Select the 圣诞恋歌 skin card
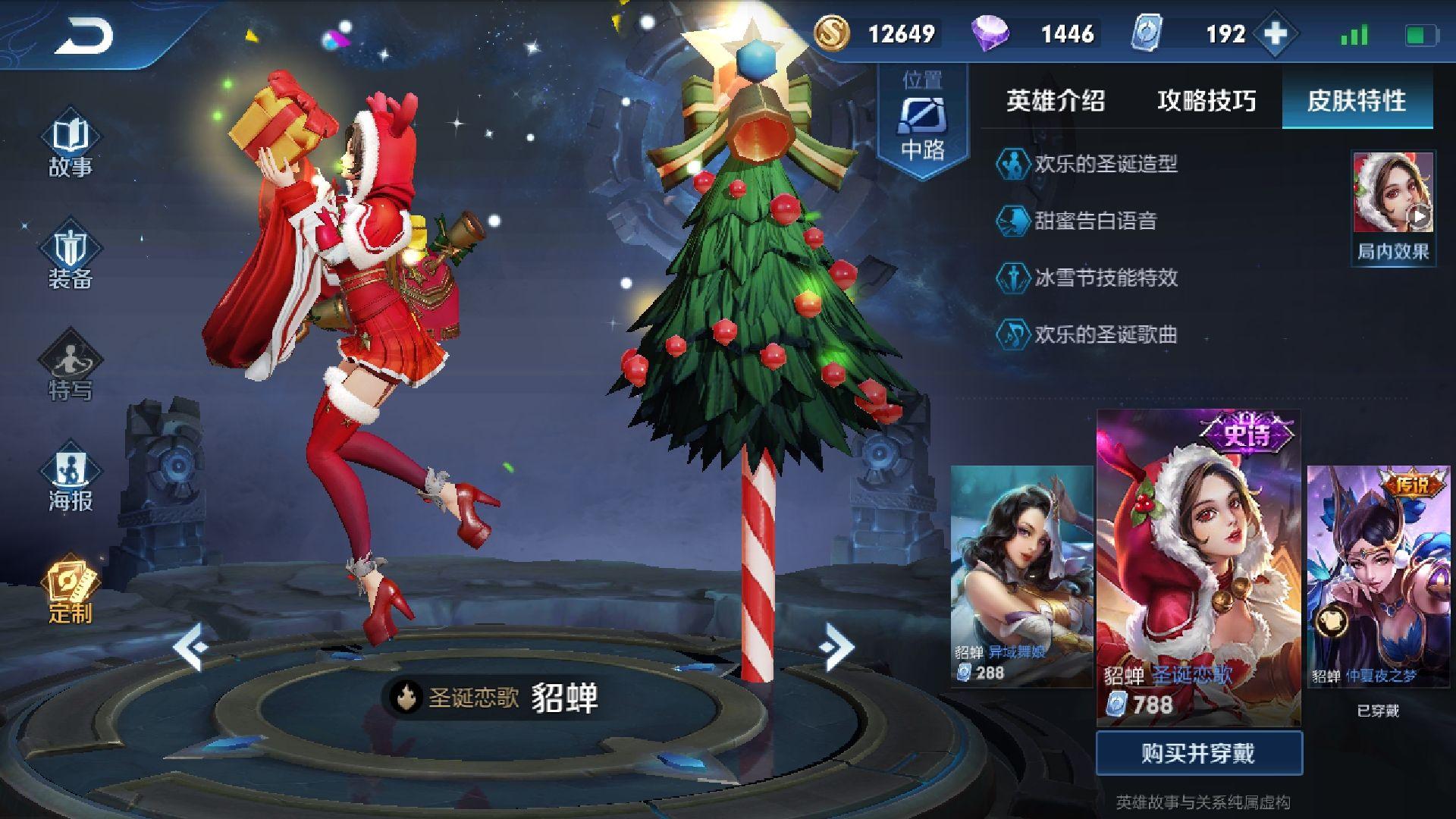Viewport: 1456px width, 819px height. 1198,567
